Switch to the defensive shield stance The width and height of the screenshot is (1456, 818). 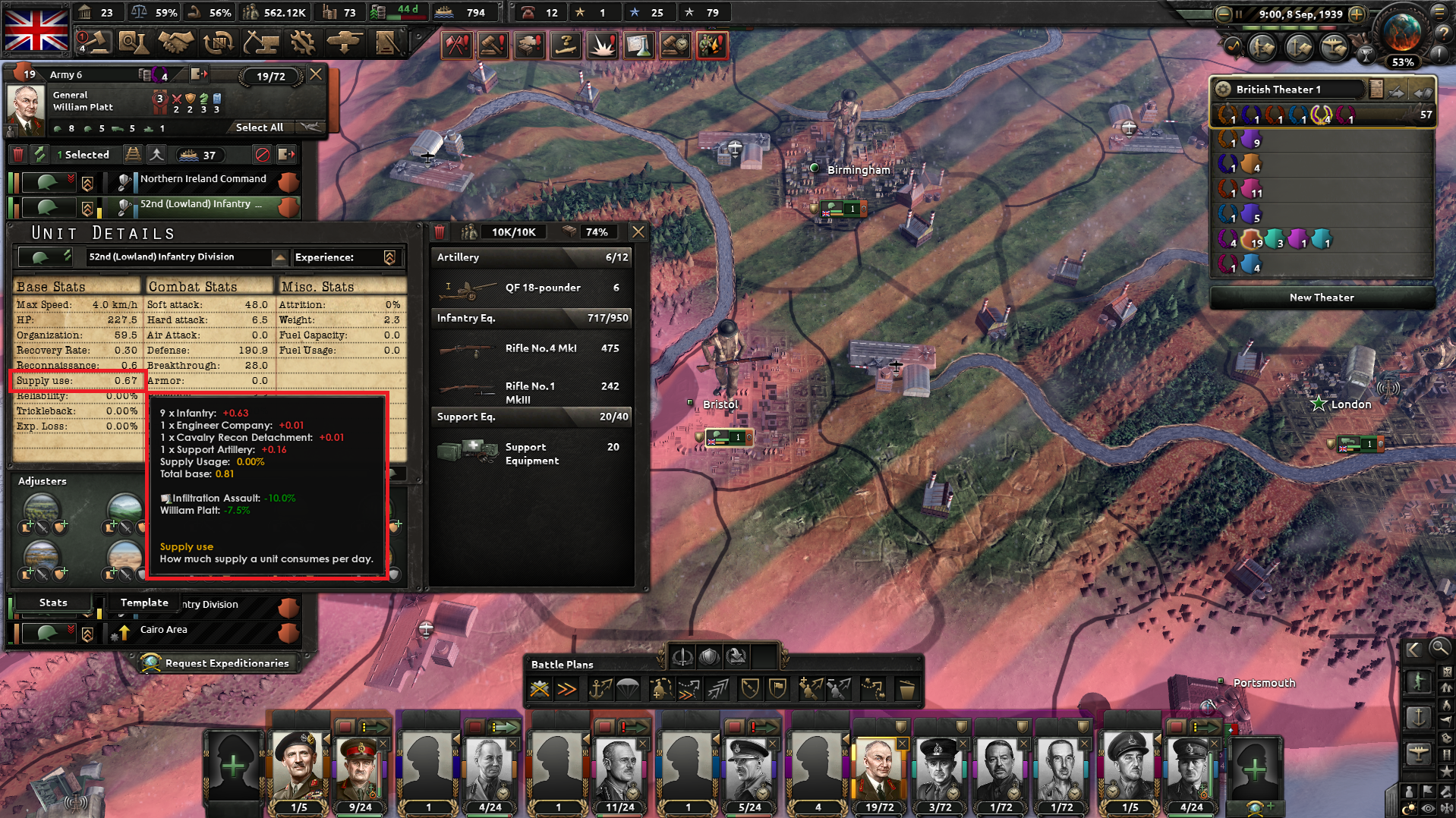click(x=708, y=656)
